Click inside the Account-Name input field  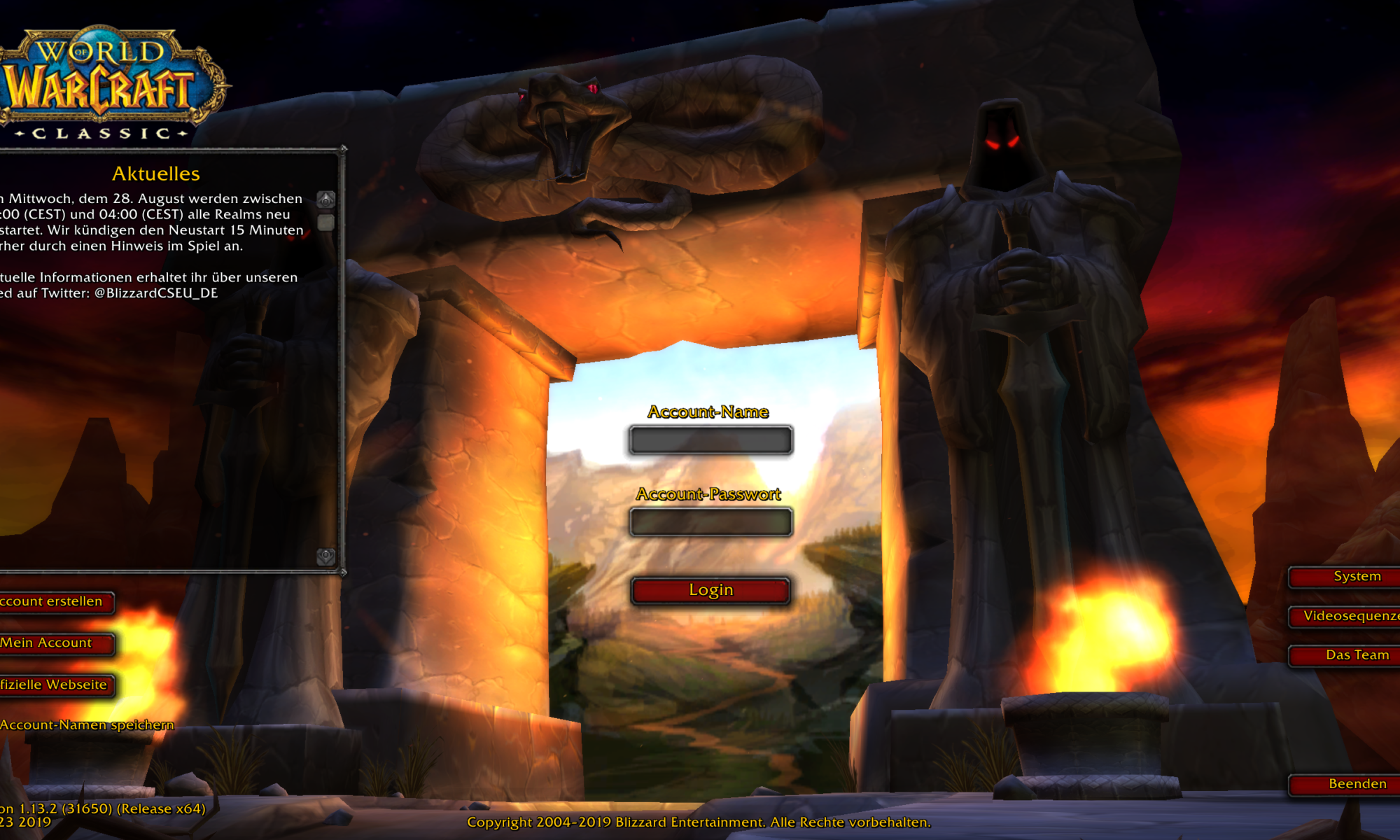point(710,440)
